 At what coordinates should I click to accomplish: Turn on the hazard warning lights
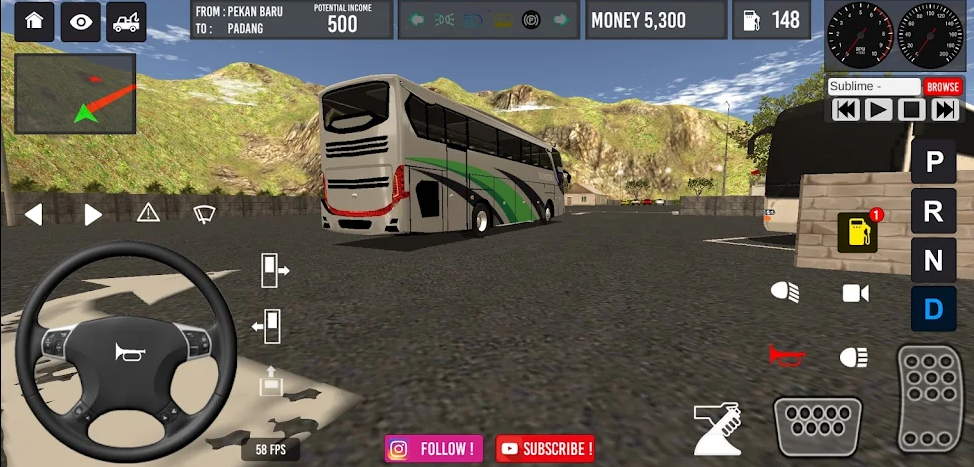[148, 212]
